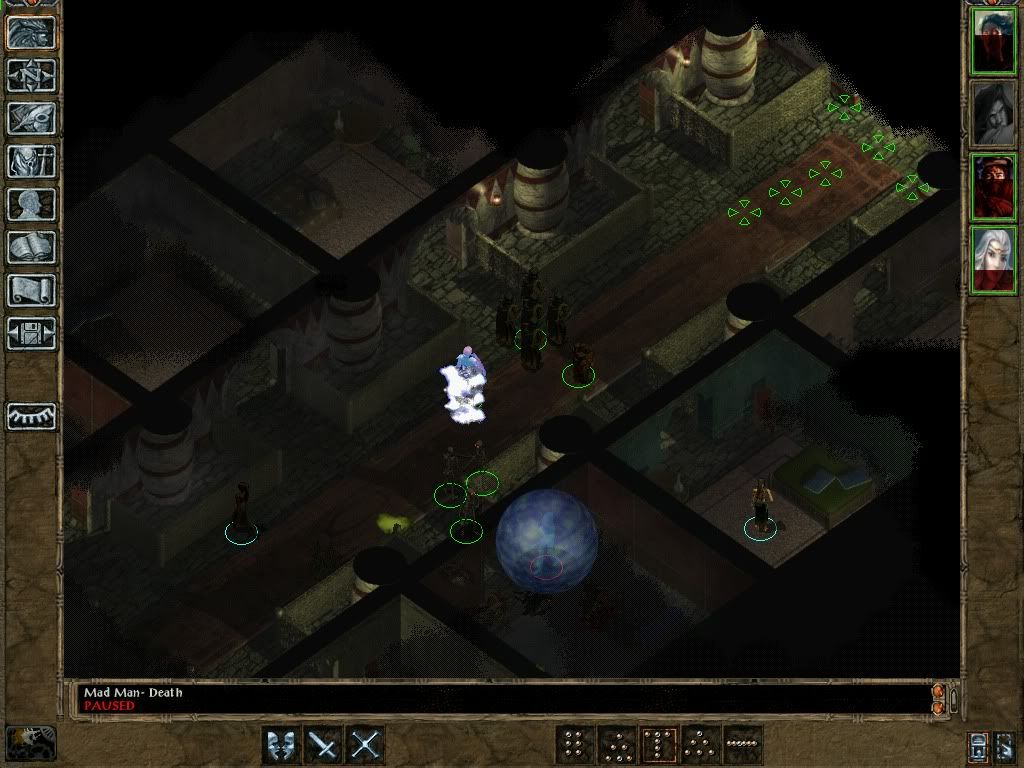Choose the single-line dots formation
The height and width of the screenshot is (768, 1024).
(742, 745)
